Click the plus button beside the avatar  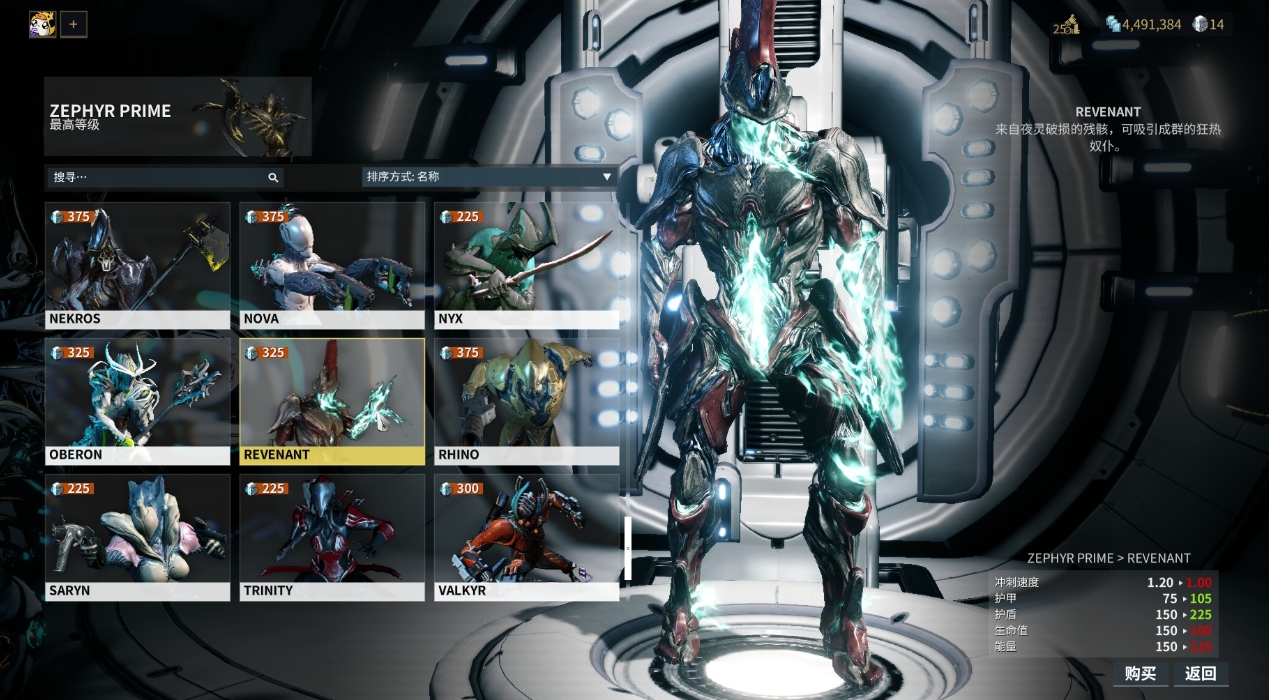click(x=73, y=24)
